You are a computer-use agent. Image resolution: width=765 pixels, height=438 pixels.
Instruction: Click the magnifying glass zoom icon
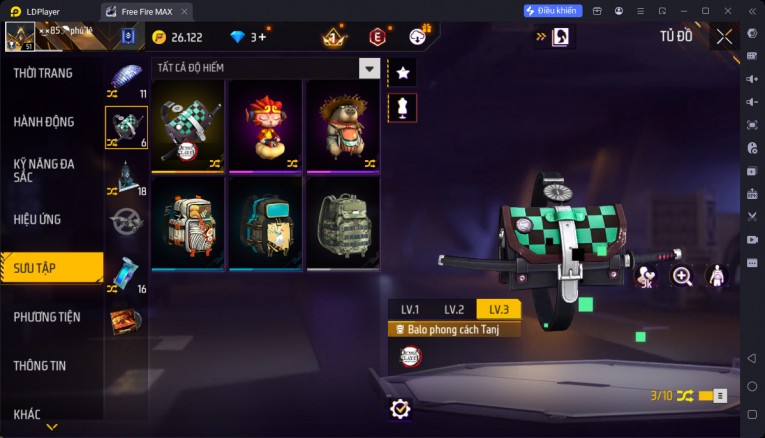click(x=682, y=276)
